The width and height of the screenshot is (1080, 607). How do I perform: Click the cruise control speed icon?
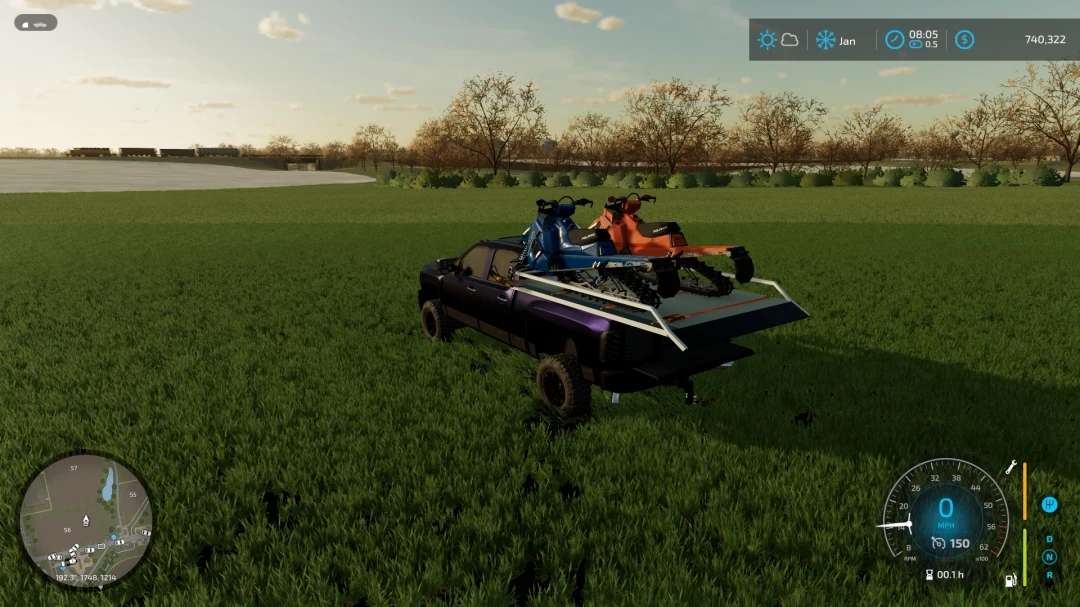[x=938, y=543]
